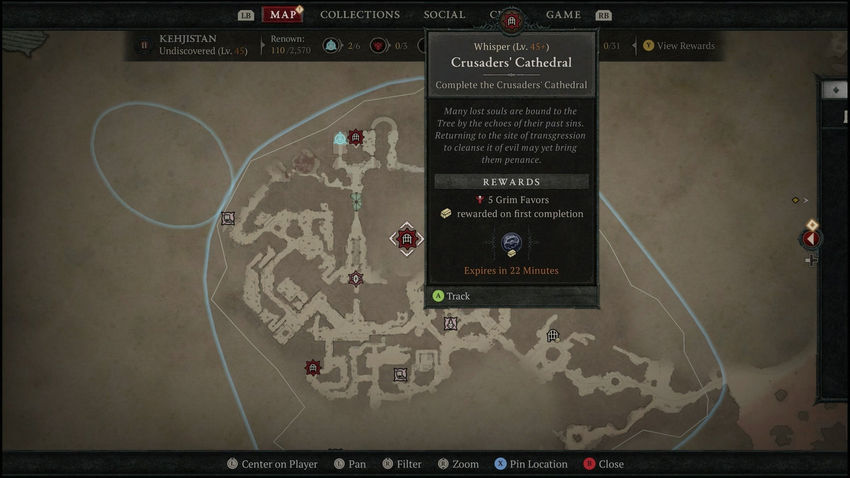Click the square marker at the bottom of the map
850x478 pixels.
coord(400,374)
